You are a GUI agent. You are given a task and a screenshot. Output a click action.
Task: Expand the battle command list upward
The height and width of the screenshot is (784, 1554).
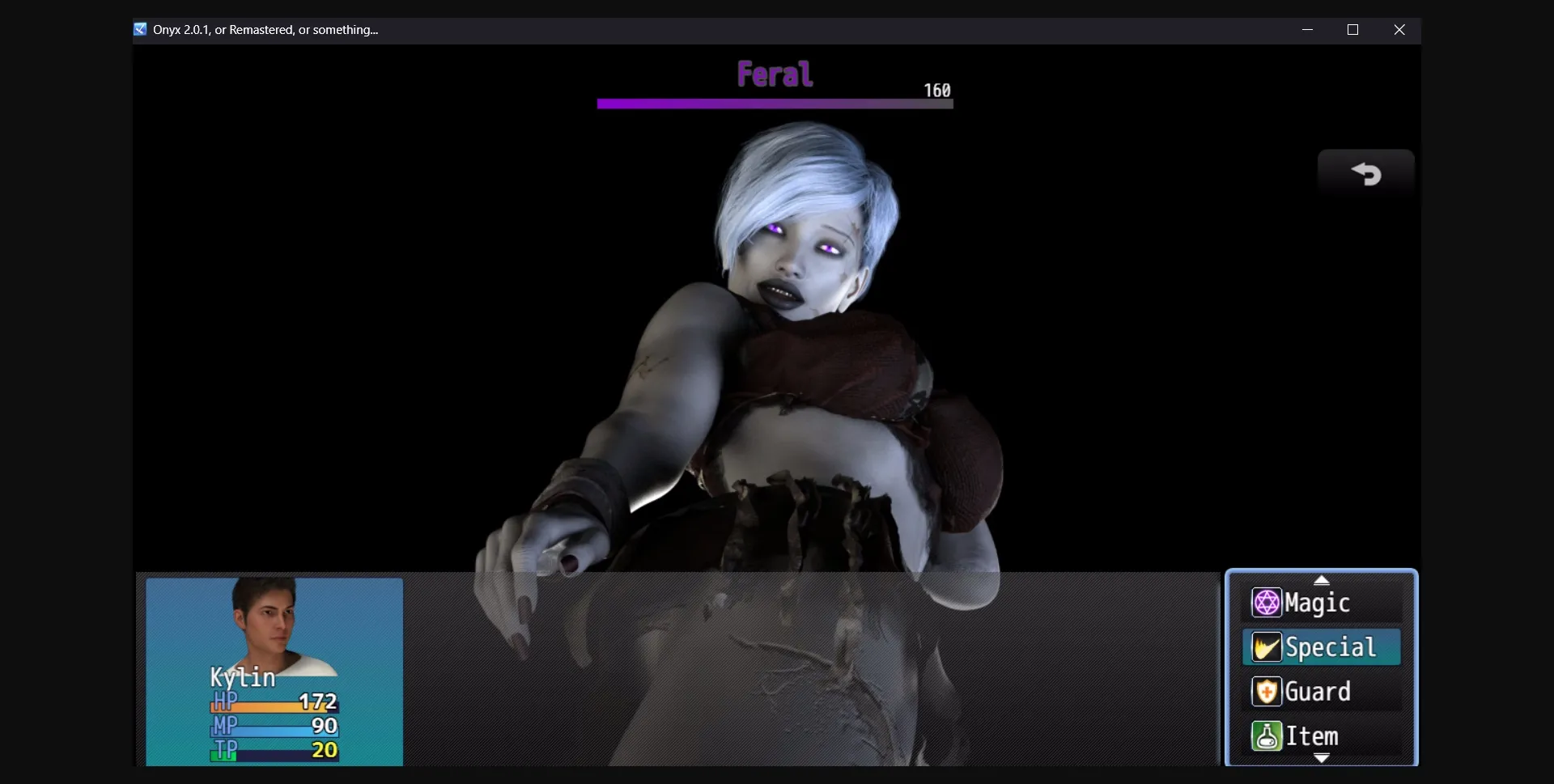tap(1322, 579)
